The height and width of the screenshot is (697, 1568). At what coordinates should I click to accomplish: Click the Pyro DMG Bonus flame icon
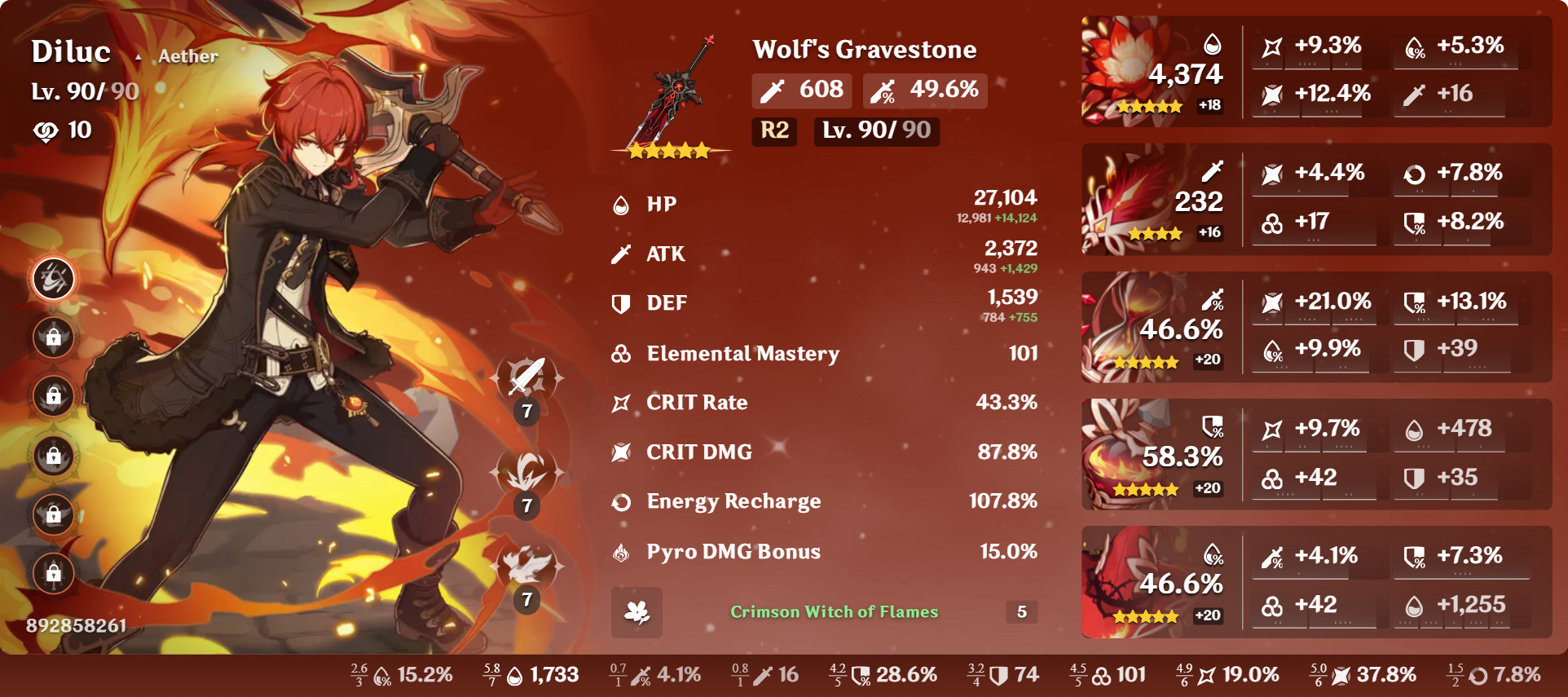click(620, 551)
